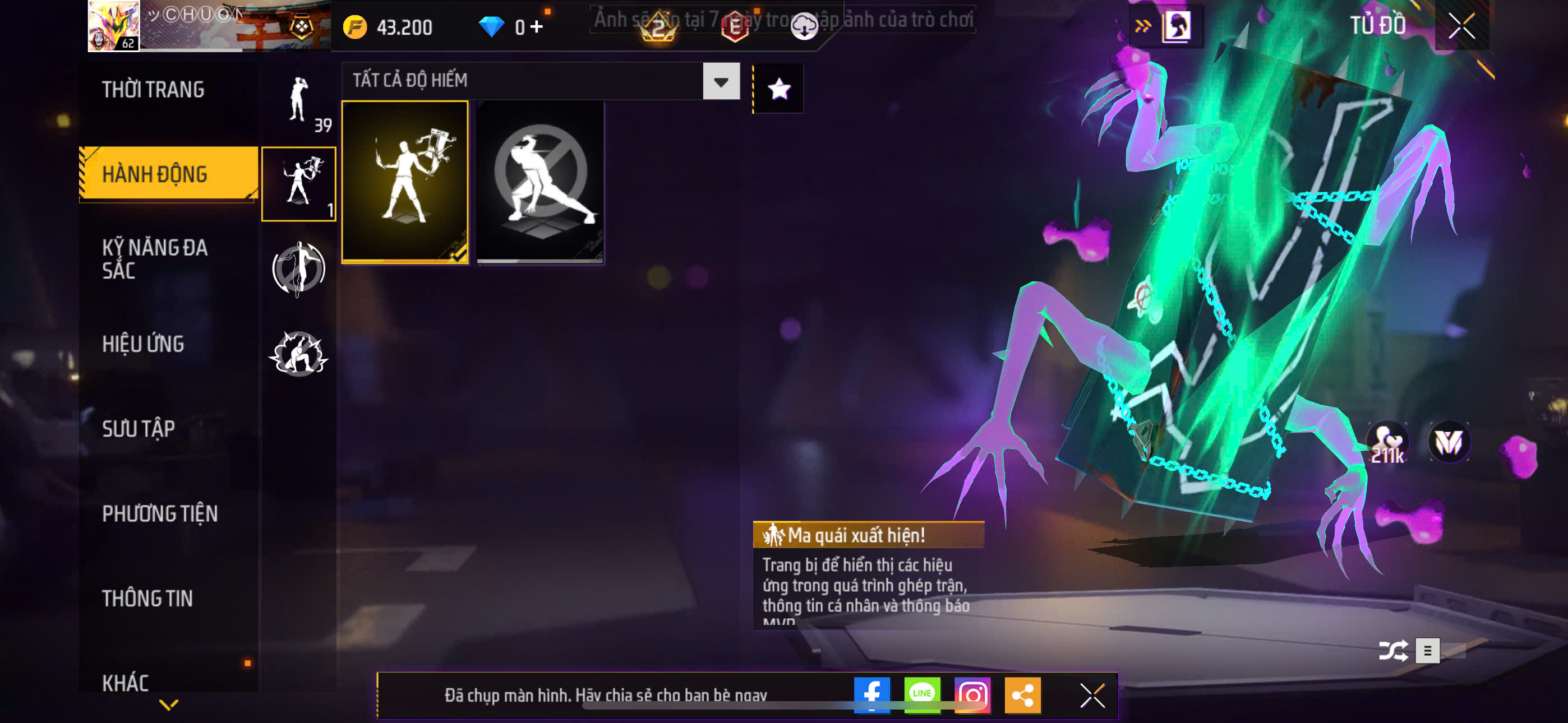Screen dimensions: 1568x723
Task: Close the Tủ Đồ wardrobe screen
Action: click(x=1461, y=26)
